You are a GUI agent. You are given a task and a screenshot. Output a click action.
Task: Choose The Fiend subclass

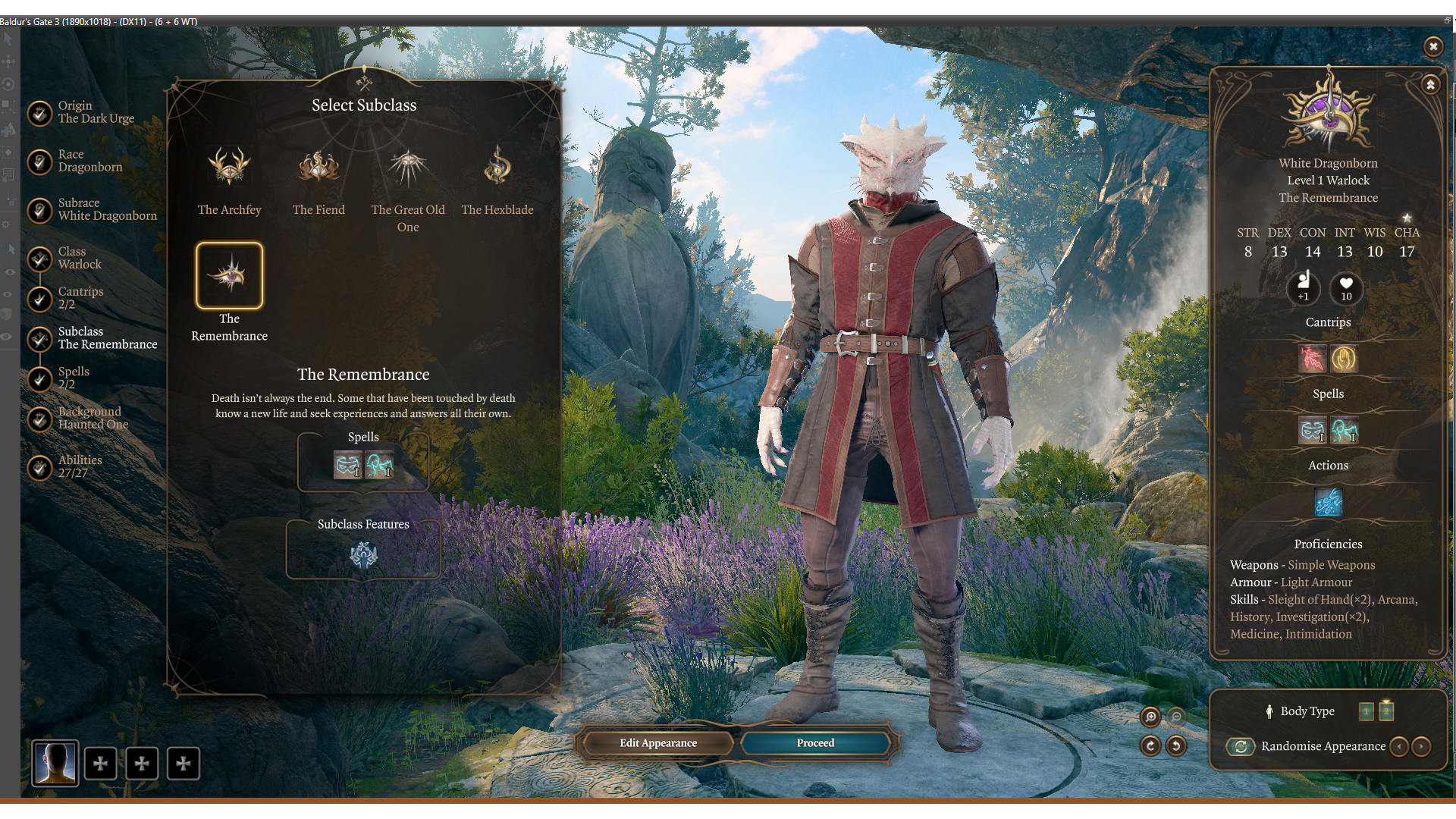[x=318, y=167]
